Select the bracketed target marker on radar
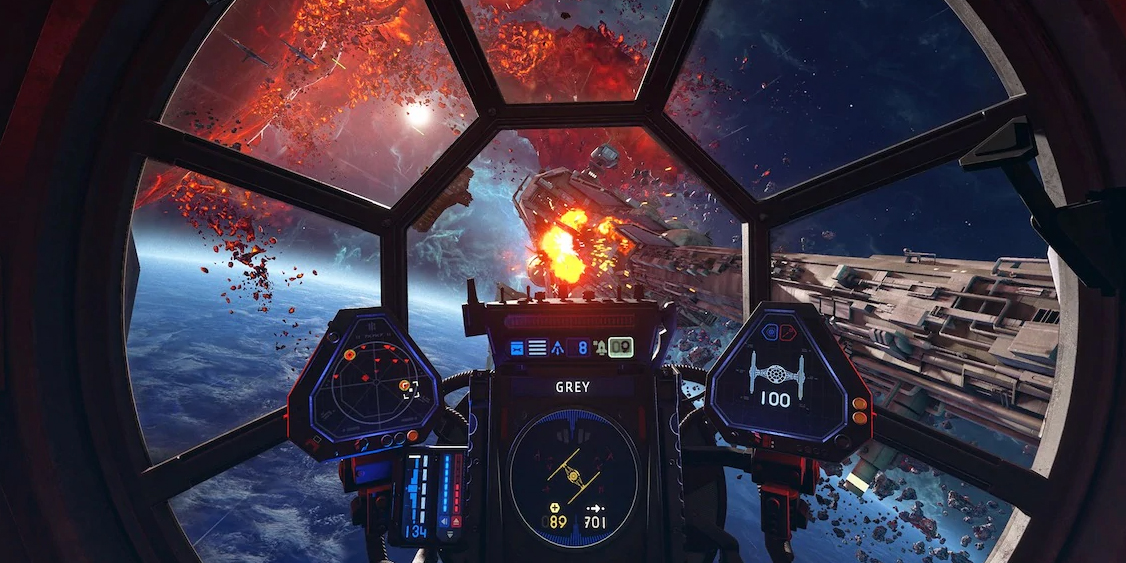Screen dimensions: 1126x563 410,388
